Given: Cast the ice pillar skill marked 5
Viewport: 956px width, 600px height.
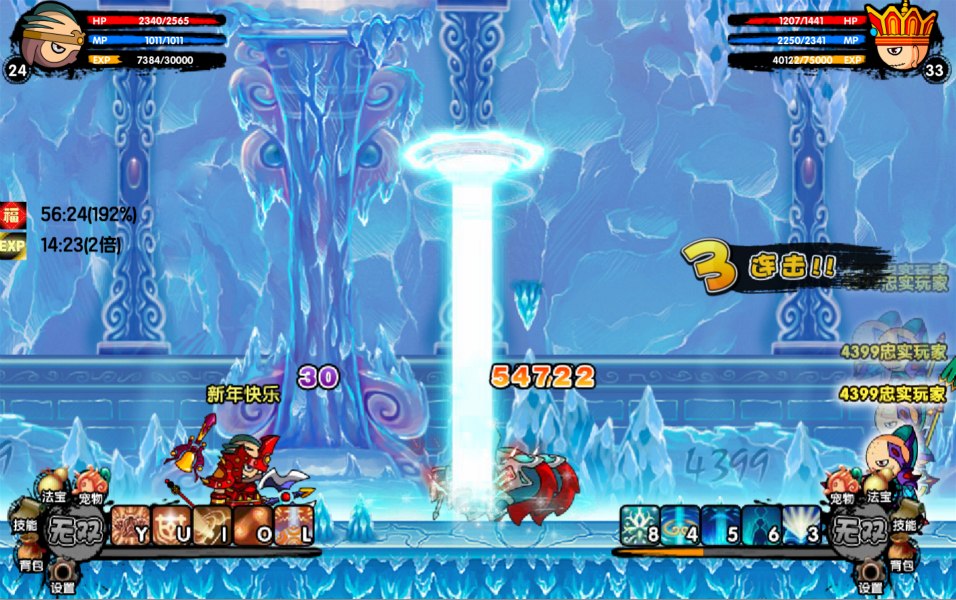Looking at the screenshot, I should pos(720,525).
